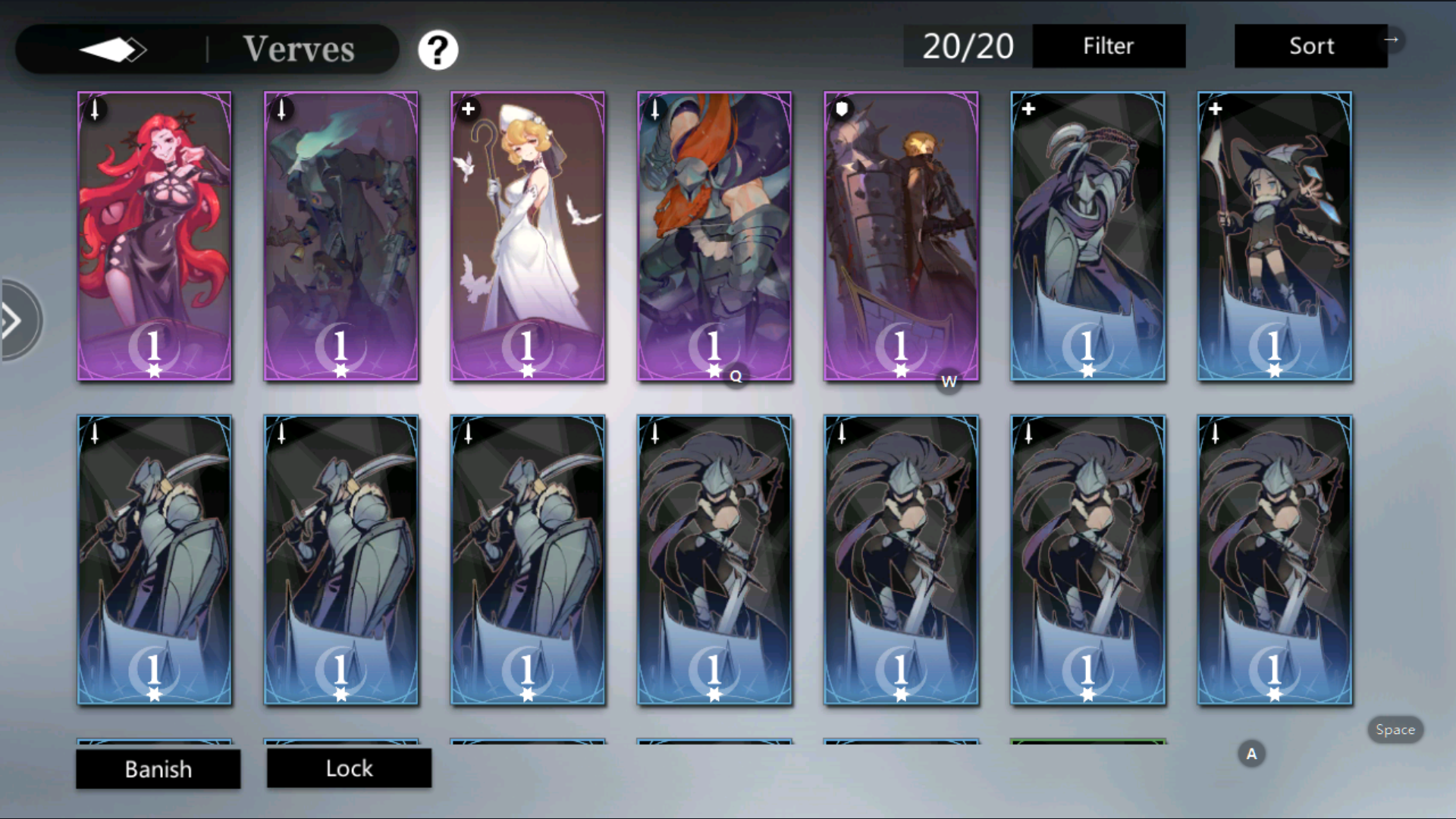
Task: Click the plus icon on the witch-hat girl card
Action: (1214, 109)
